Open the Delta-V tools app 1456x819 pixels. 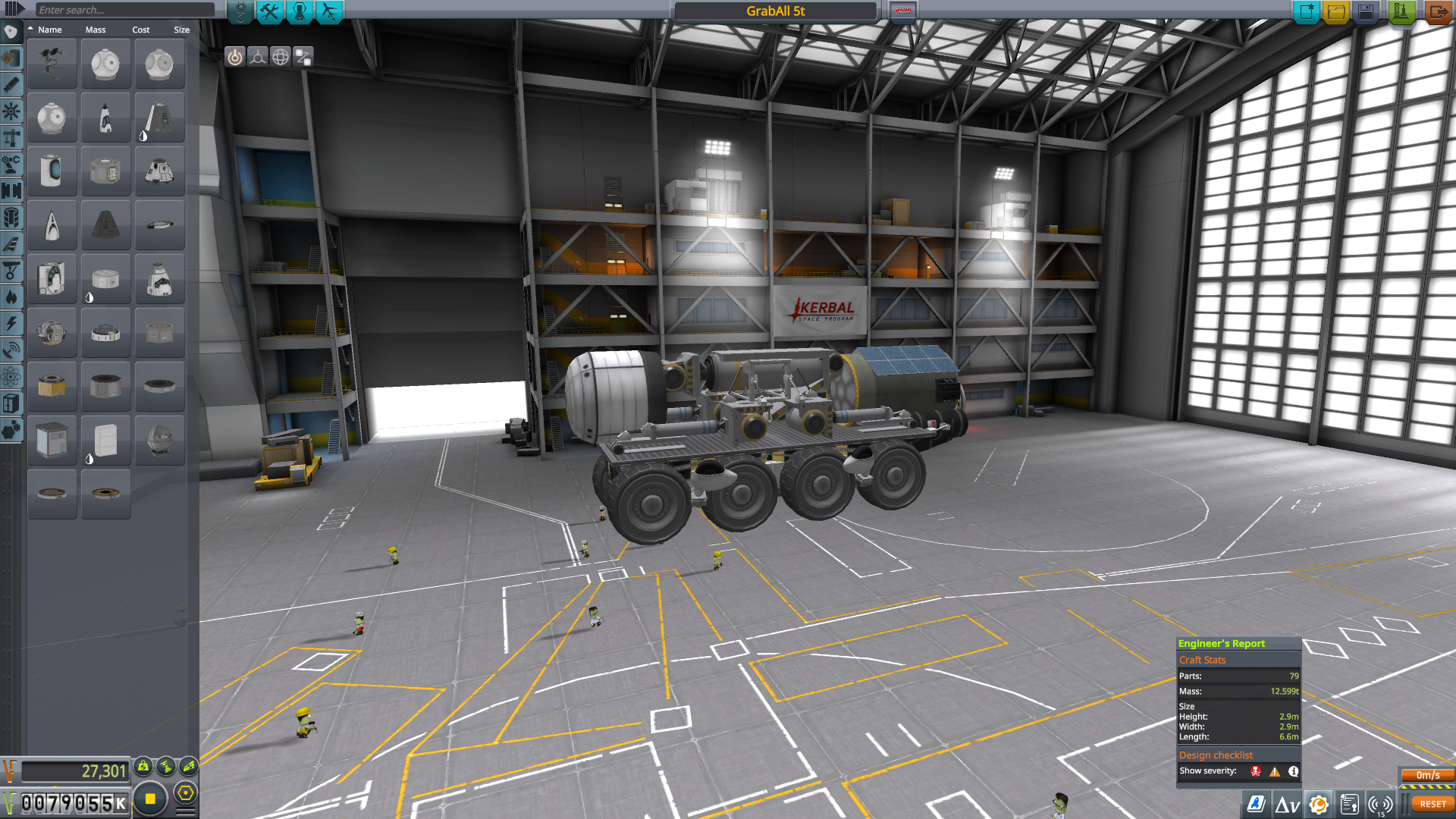pyautogui.click(x=1287, y=805)
